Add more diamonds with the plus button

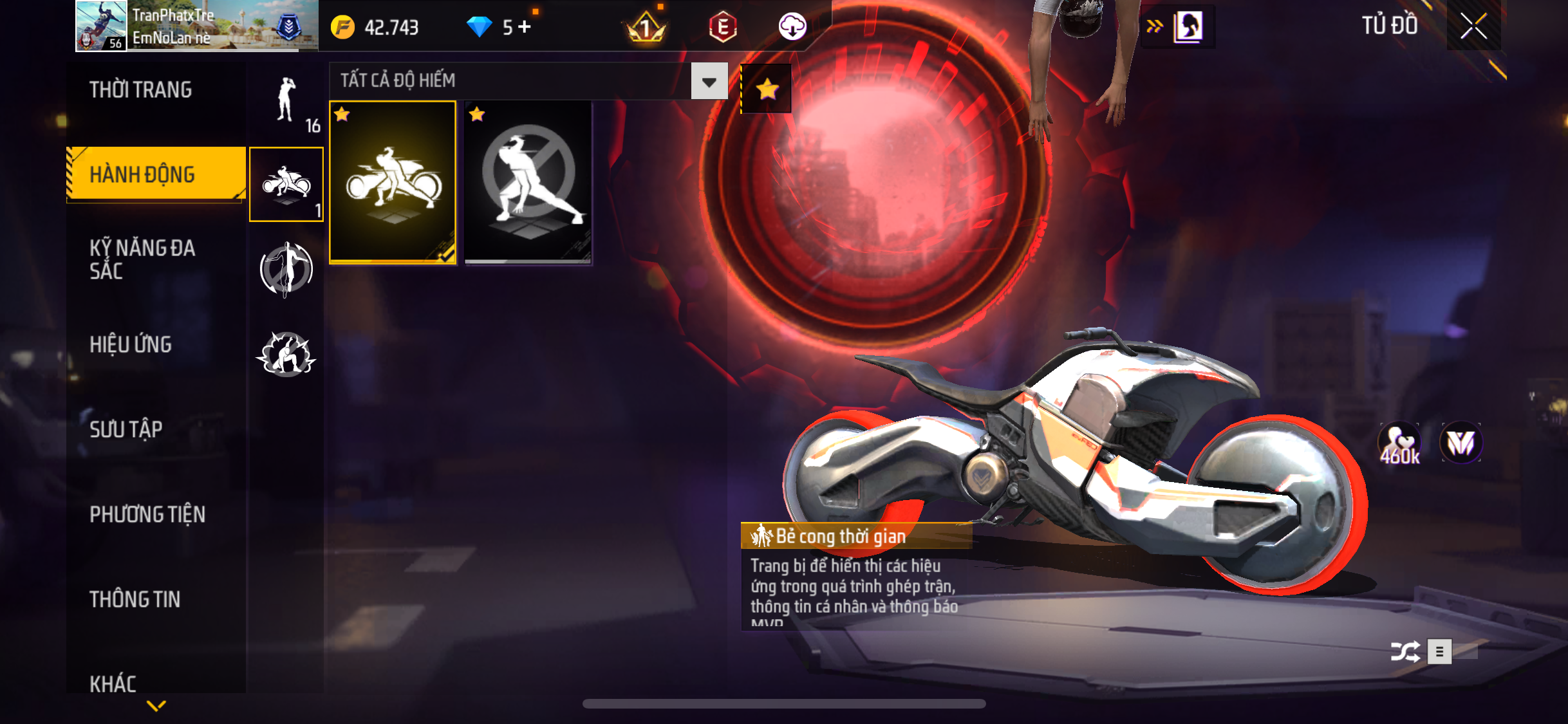click(525, 27)
